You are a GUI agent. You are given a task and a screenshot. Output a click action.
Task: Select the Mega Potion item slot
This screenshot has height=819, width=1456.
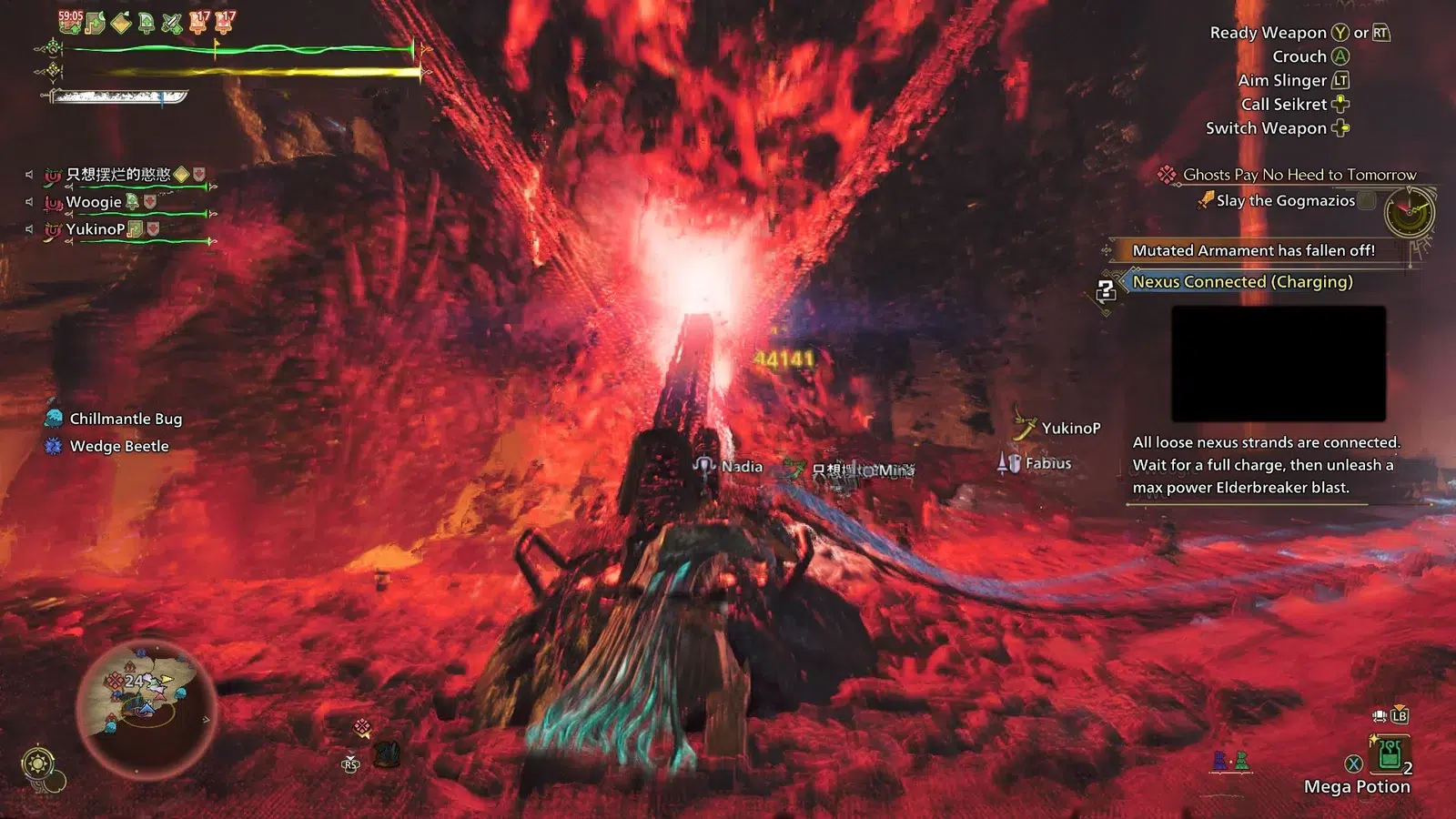(x=1389, y=755)
